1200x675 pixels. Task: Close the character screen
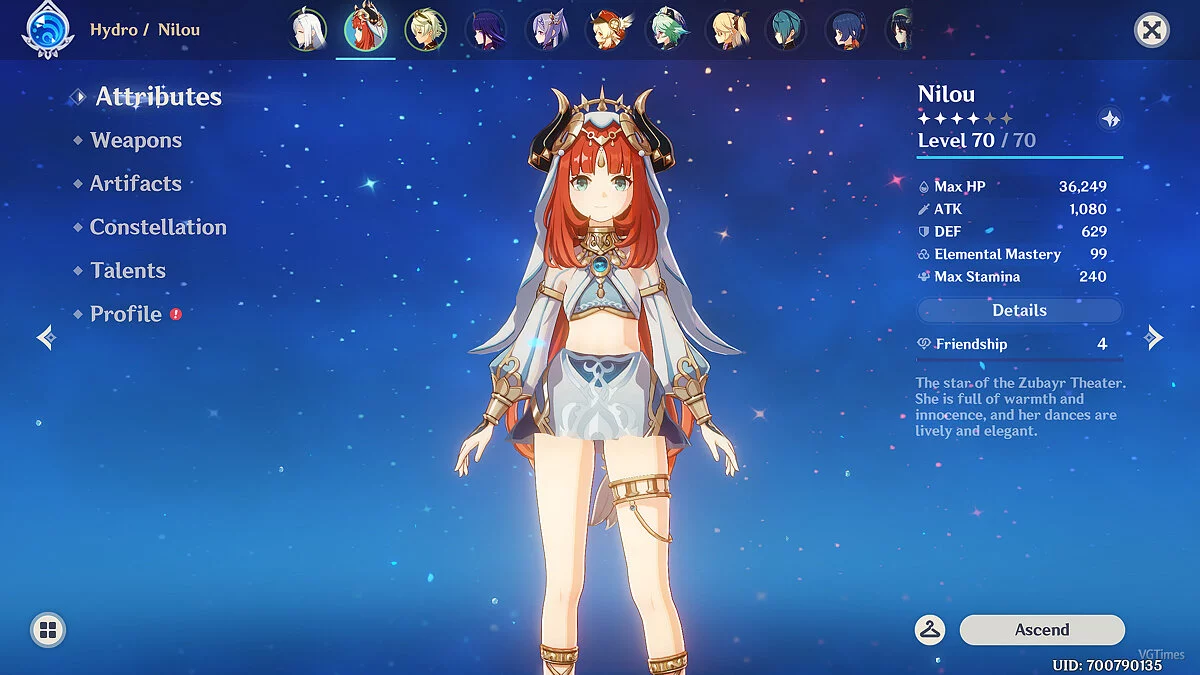(x=1152, y=31)
